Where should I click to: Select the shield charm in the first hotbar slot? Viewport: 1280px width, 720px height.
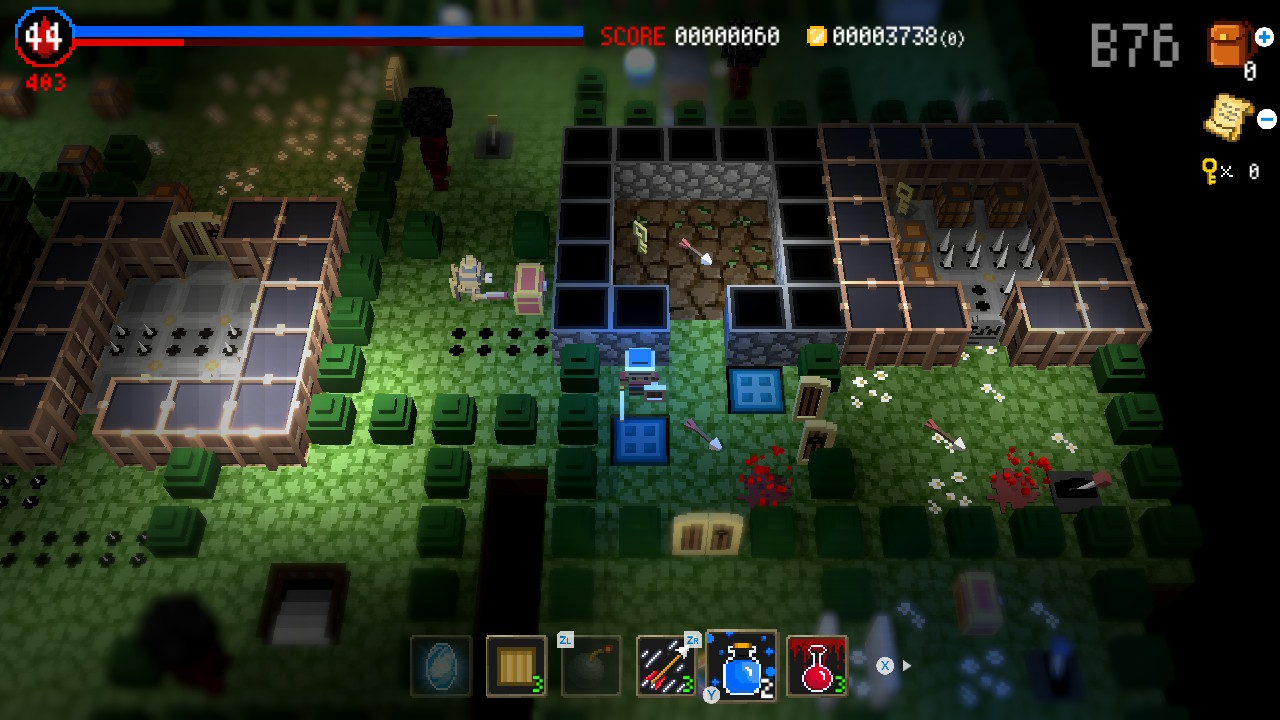click(440, 665)
